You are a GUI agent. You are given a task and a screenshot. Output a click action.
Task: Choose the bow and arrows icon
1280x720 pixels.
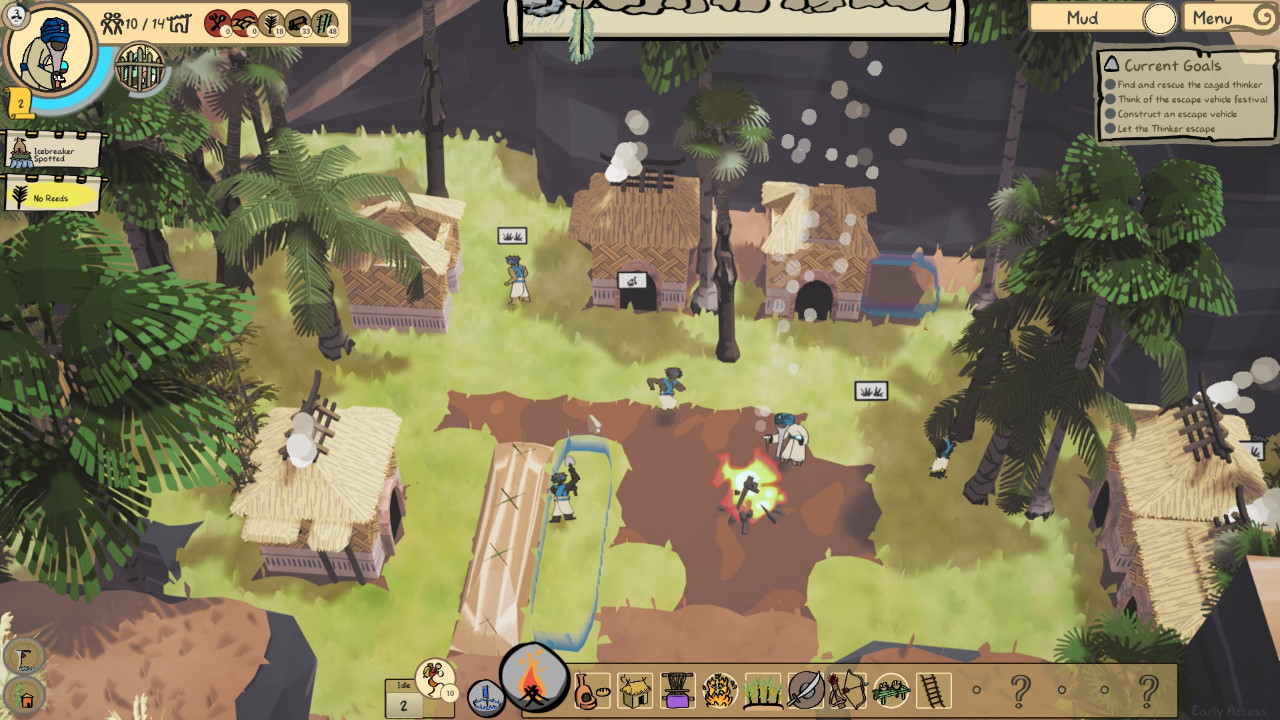[847, 689]
